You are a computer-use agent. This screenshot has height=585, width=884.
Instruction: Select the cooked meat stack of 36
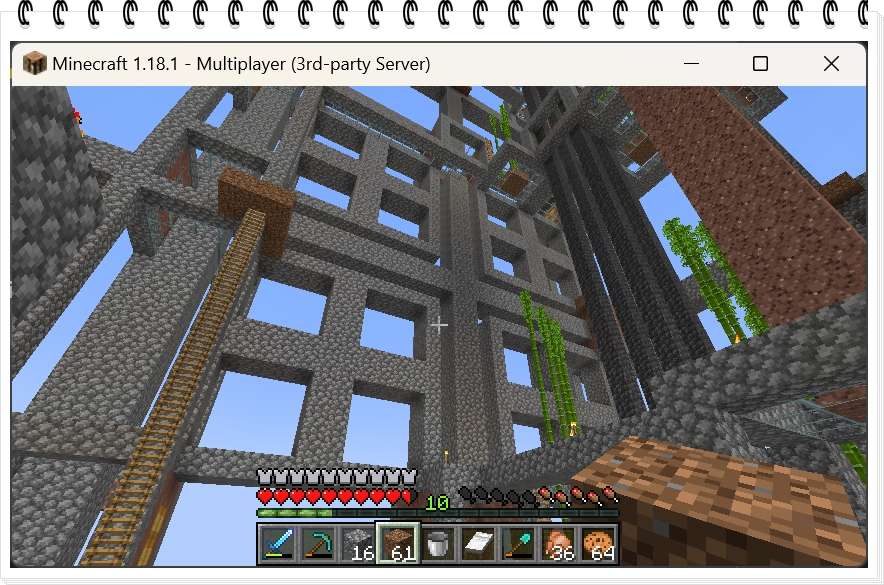tap(557, 544)
